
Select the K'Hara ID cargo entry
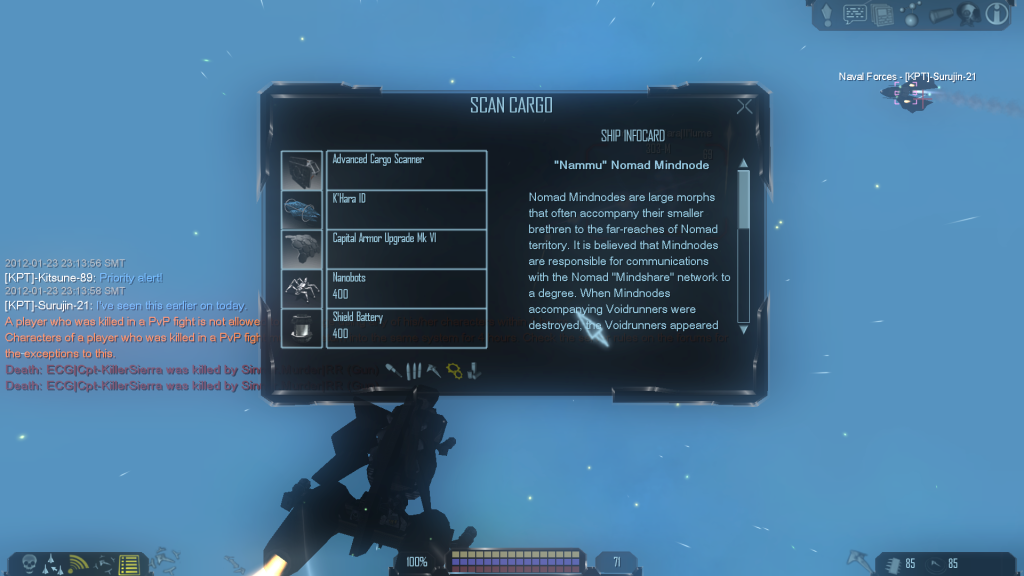click(406, 209)
